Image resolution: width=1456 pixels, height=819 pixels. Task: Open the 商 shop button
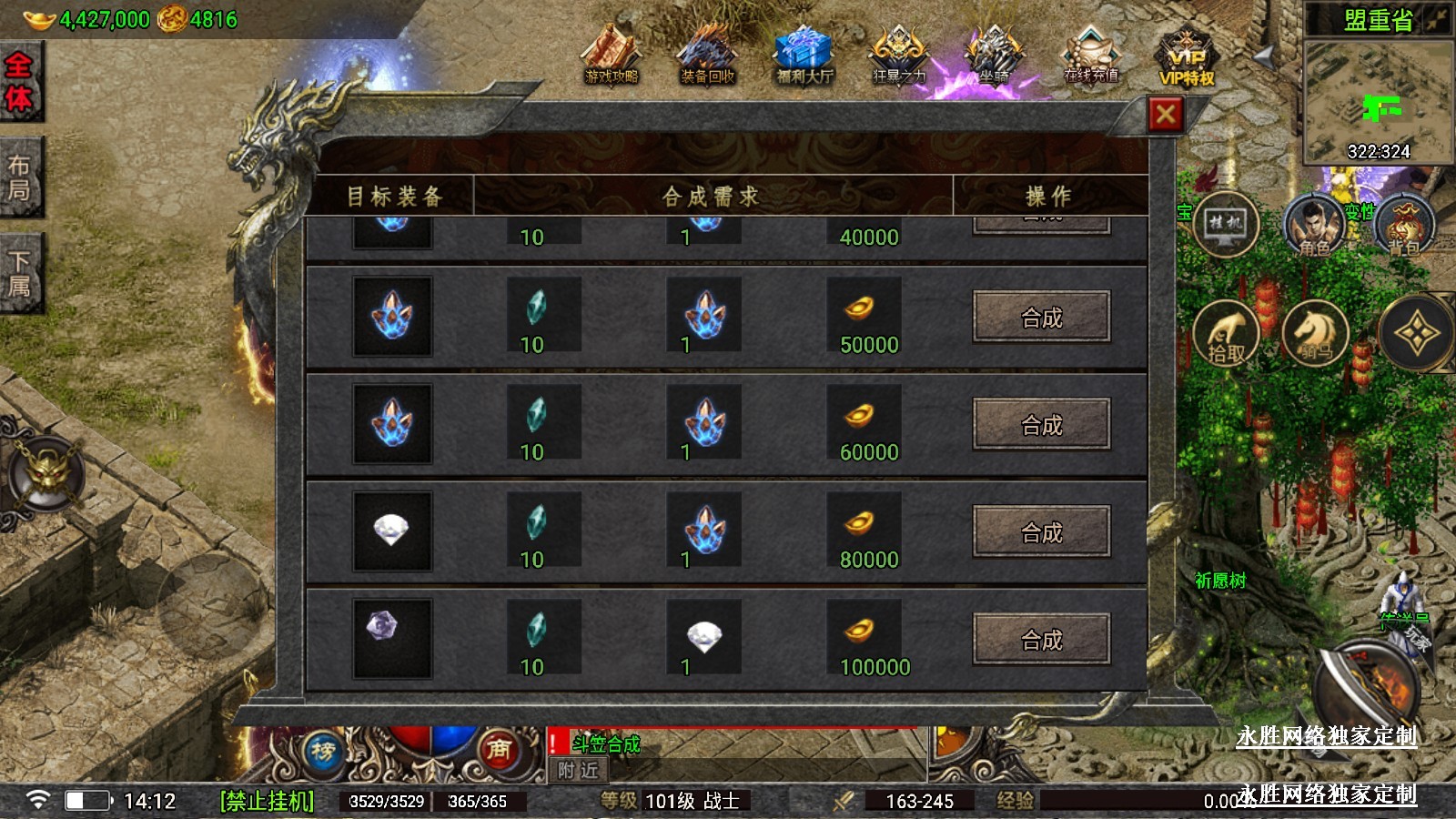(498, 749)
